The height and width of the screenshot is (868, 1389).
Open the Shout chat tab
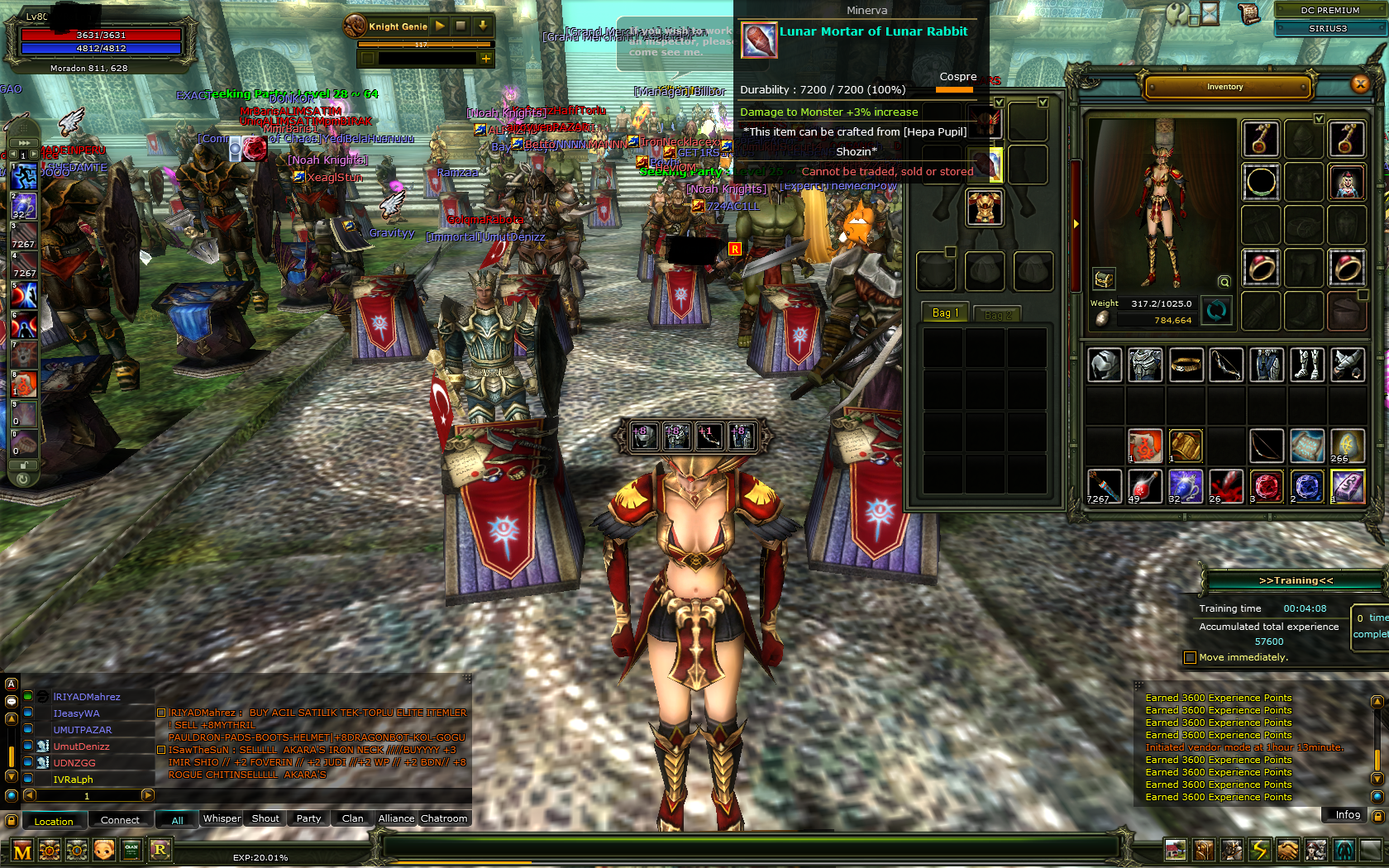tap(264, 818)
